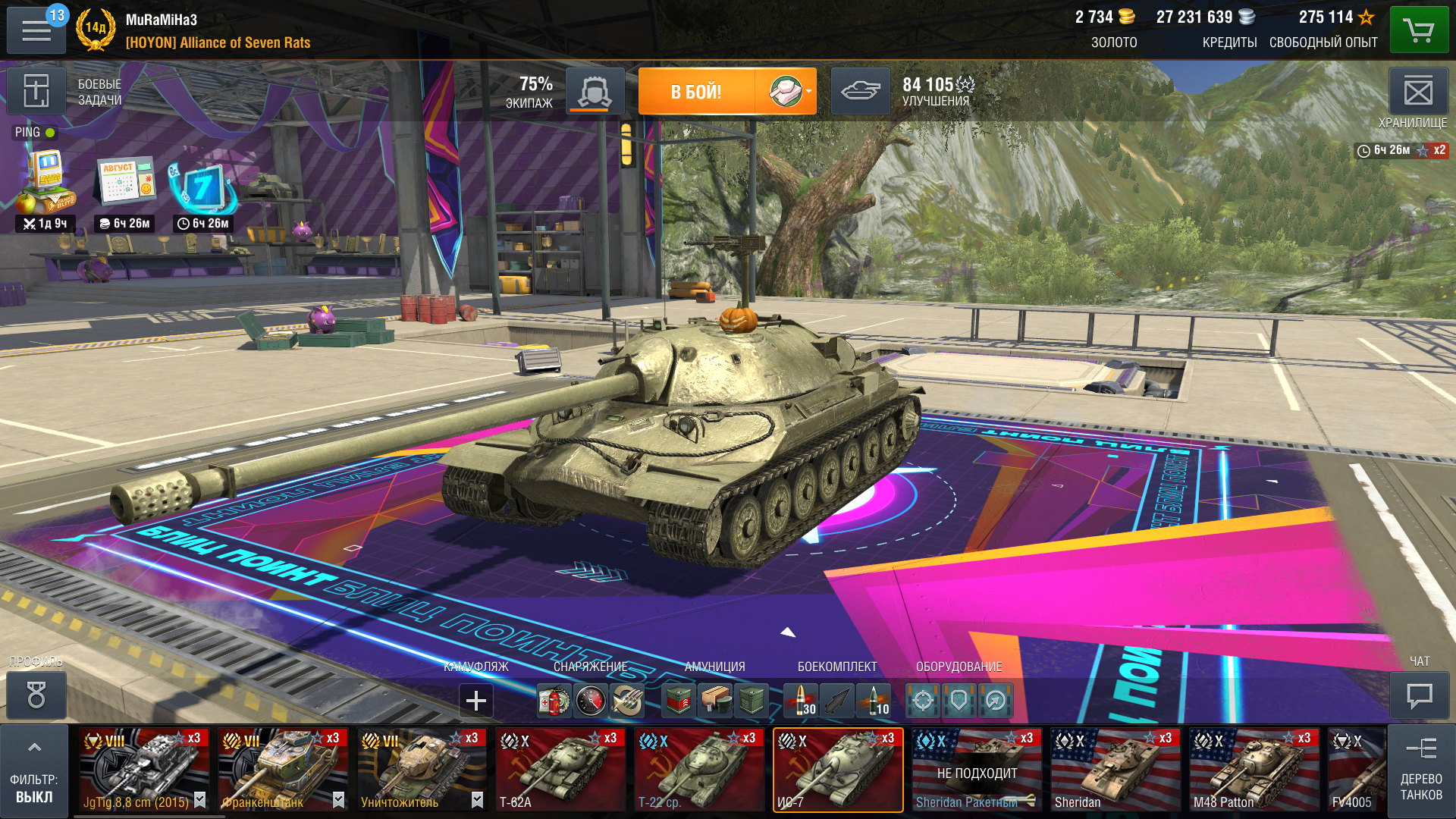Open the crew (Экипаж) screen
The width and height of the screenshot is (1456, 819).
tap(595, 92)
